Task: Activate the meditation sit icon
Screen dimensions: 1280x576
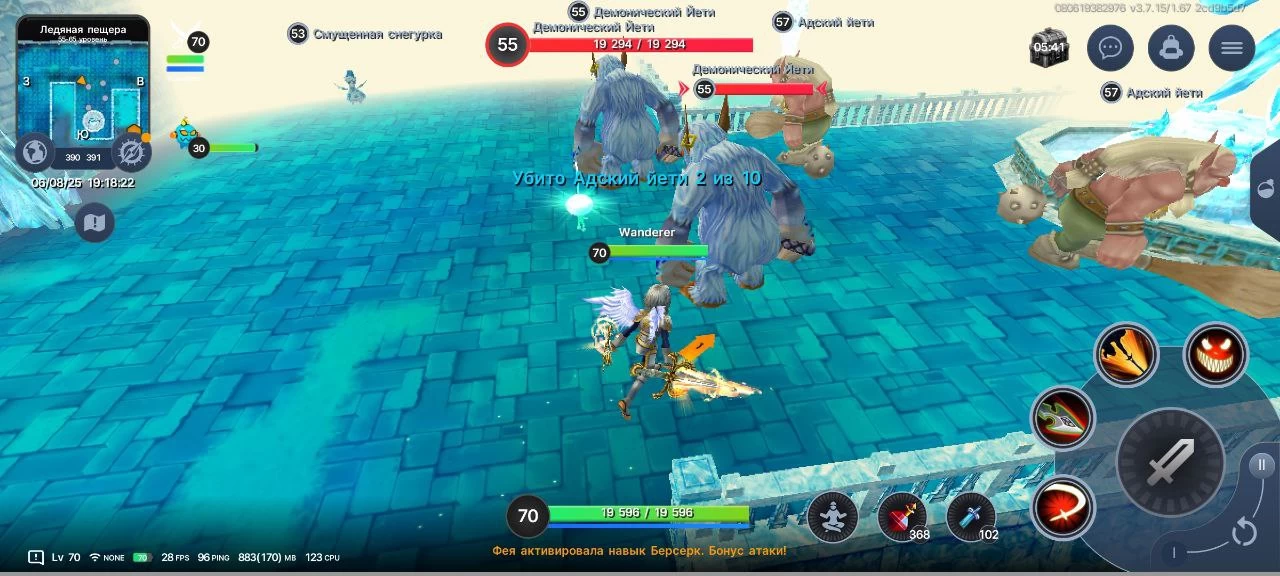Action: (832, 517)
